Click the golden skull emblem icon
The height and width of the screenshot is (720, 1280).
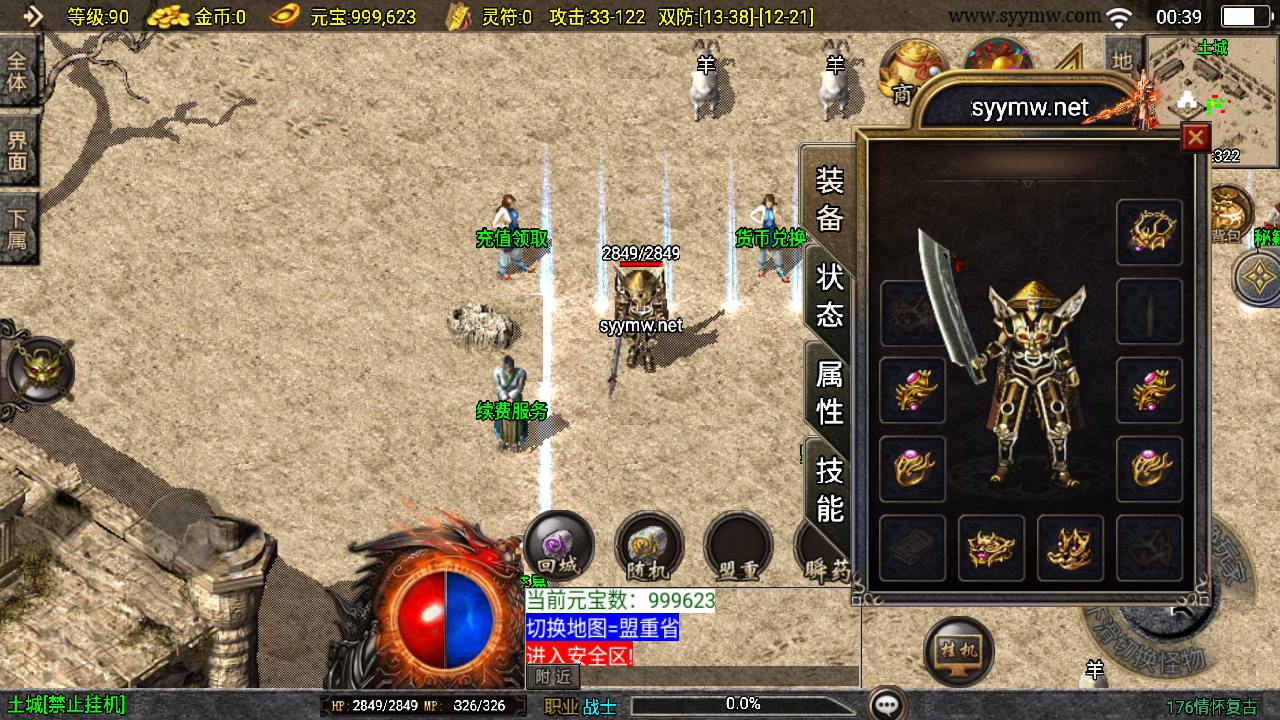coord(40,370)
